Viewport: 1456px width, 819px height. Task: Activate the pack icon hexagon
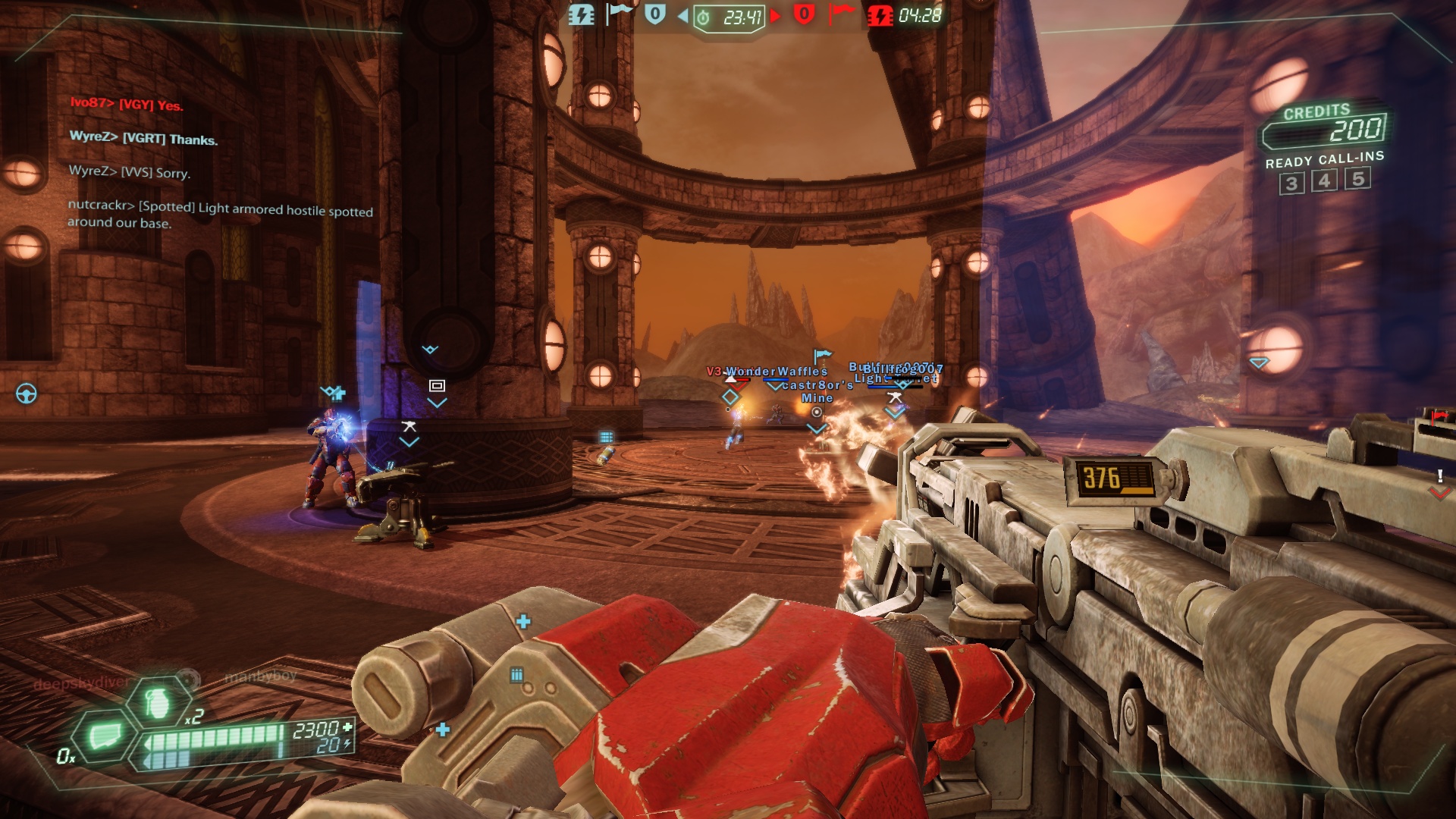coord(105,735)
